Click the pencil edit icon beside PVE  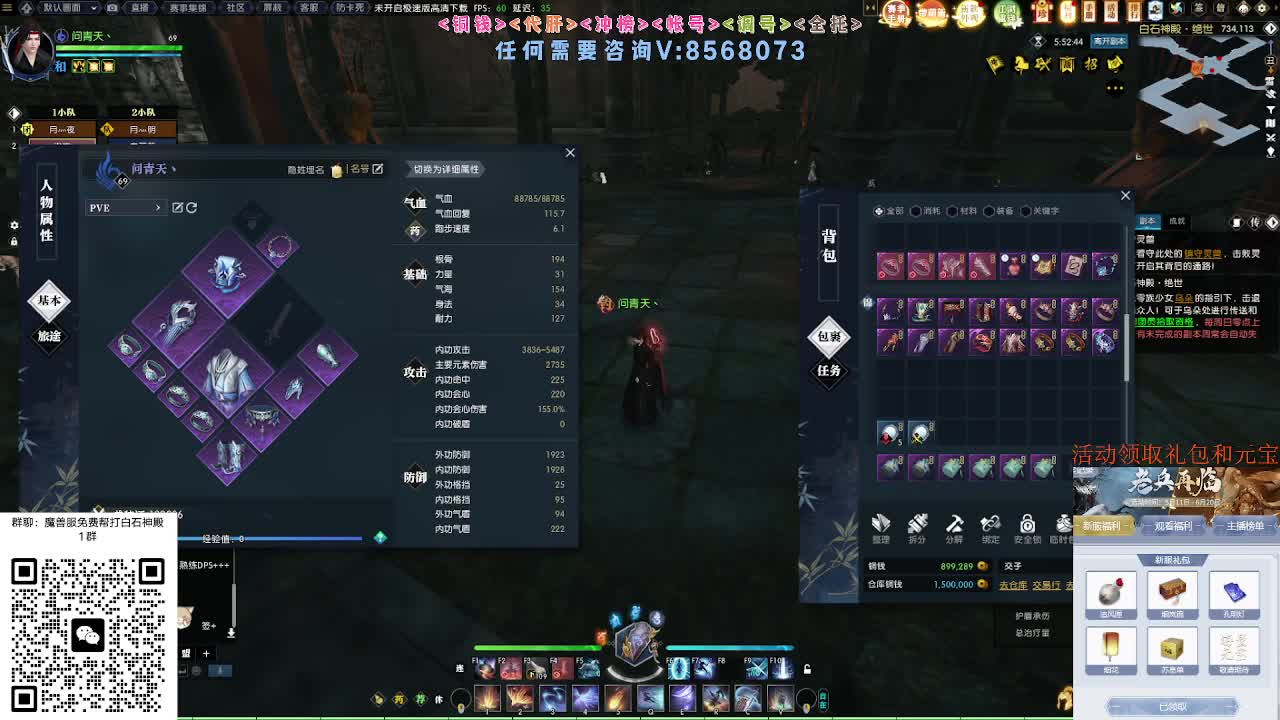click(178, 206)
